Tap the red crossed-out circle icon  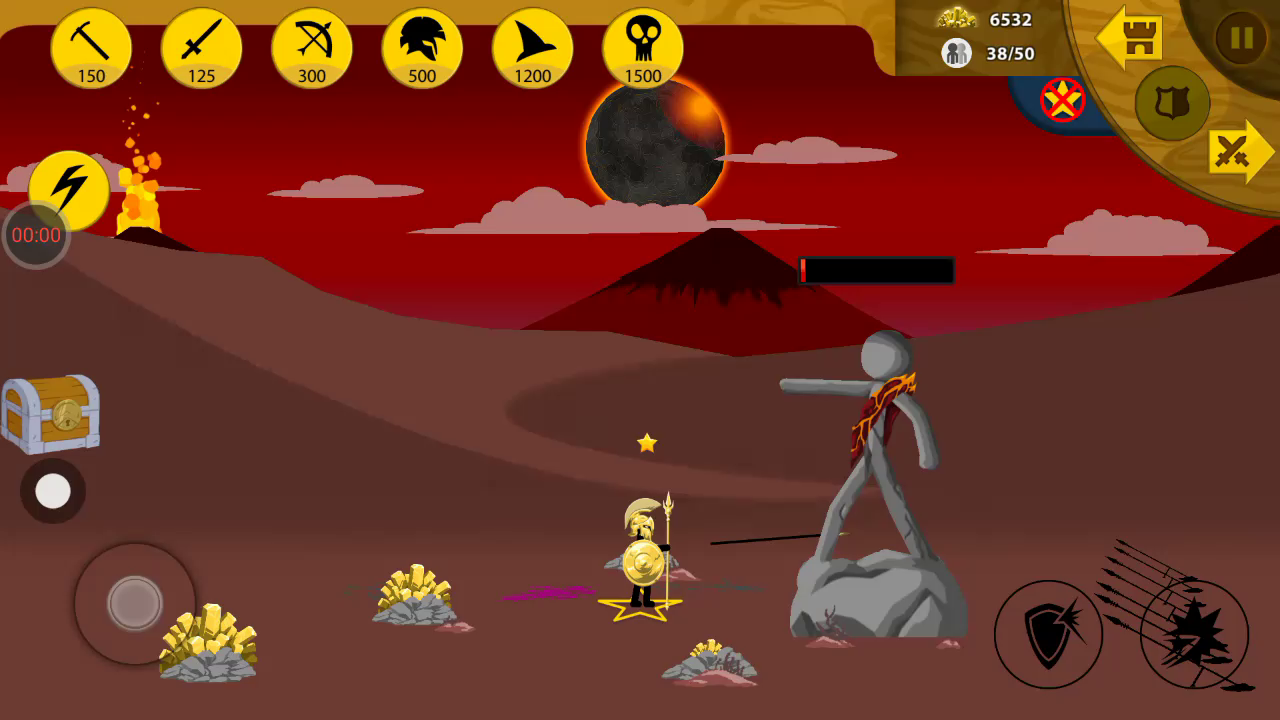tap(1062, 99)
